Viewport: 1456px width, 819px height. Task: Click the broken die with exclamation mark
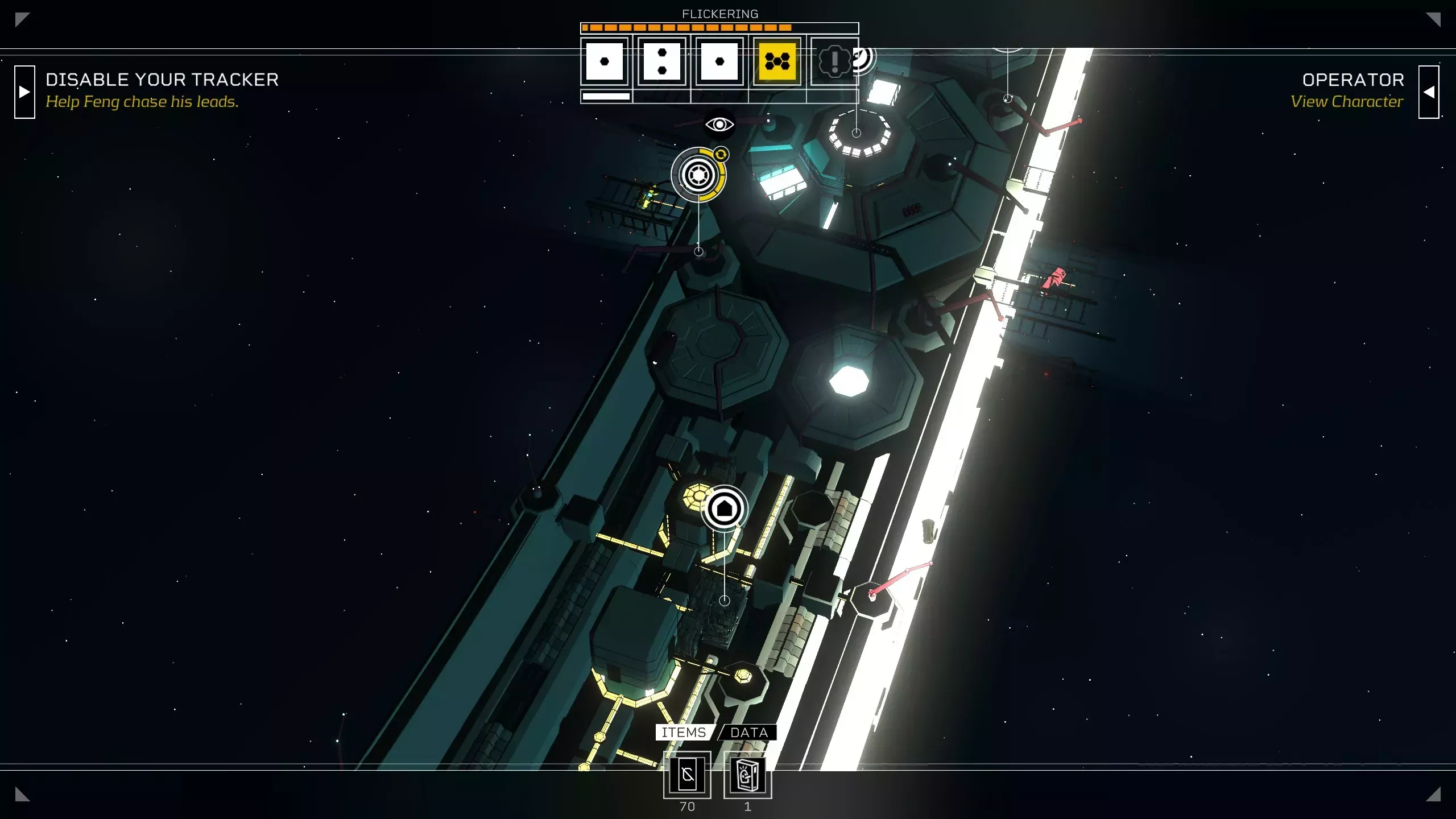click(834, 61)
